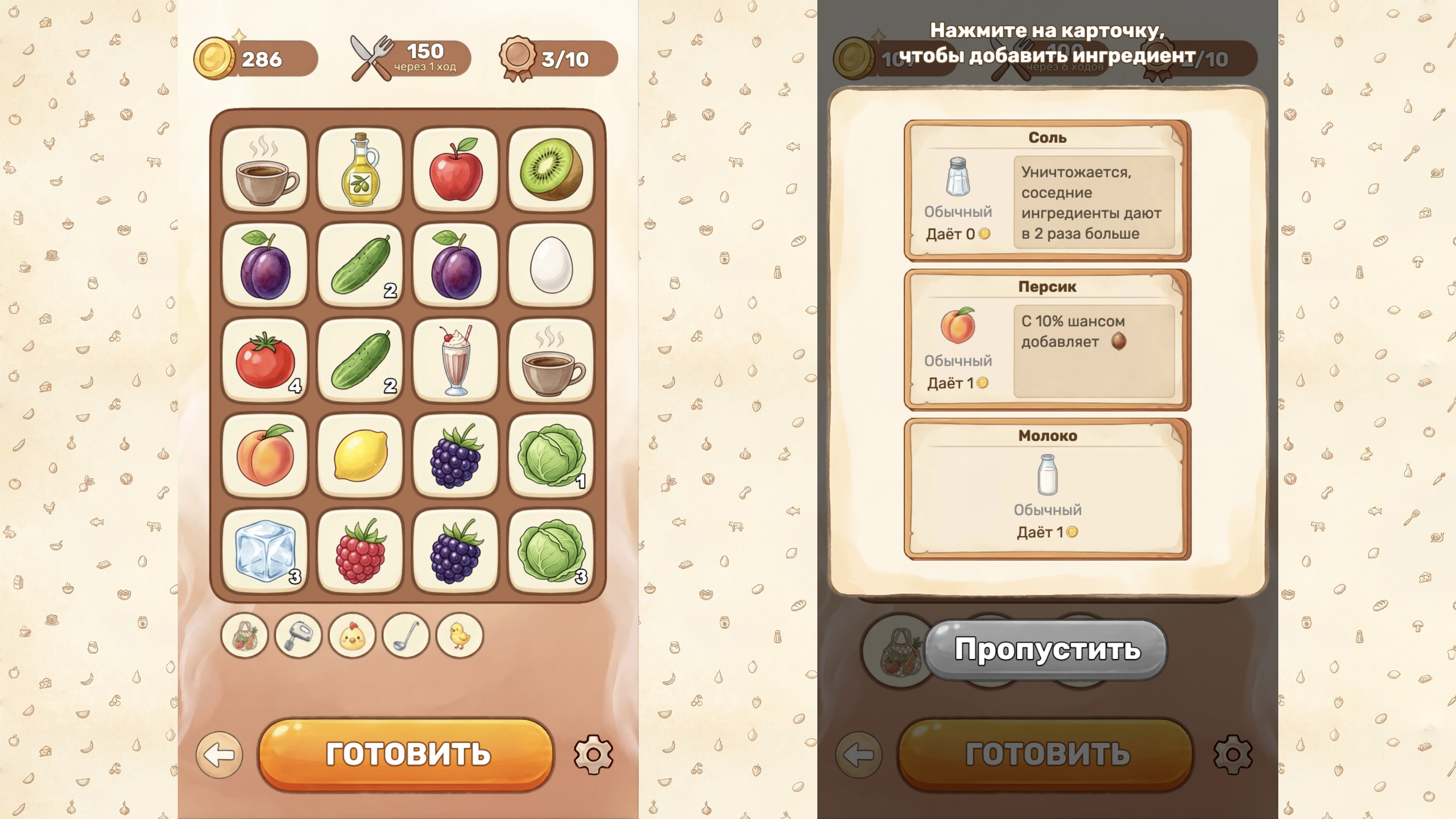Click the kiwi tile in the top row
The image size is (1456, 819).
point(550,168)
